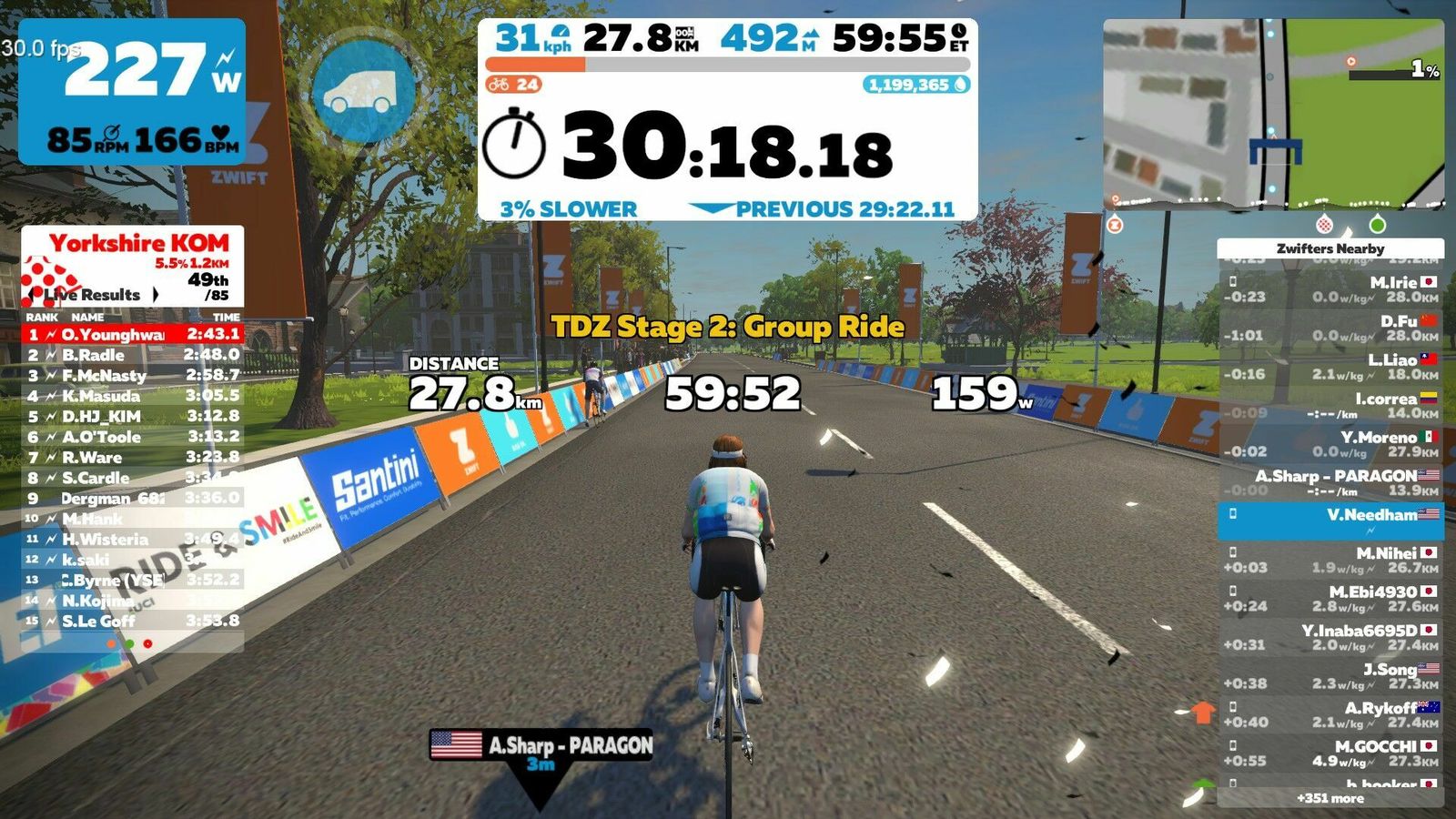Click the Ride On count badge

tap(514, 85)
